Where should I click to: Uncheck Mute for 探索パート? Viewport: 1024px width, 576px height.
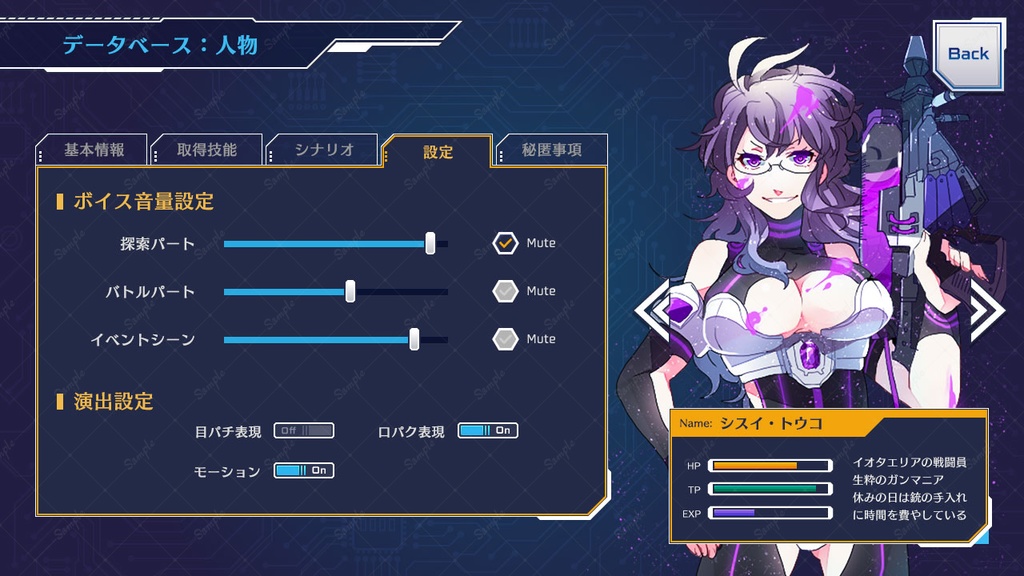(x=505, y=243)
